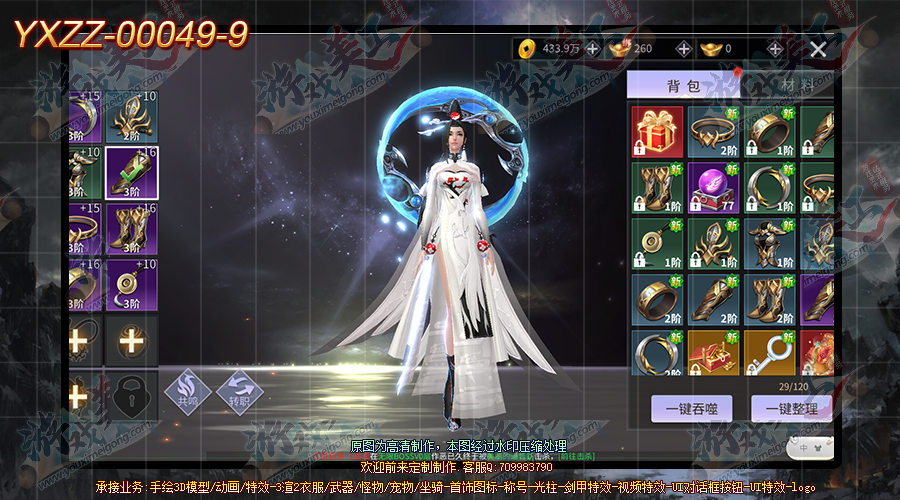Close the inventory panel with the X
The width and height of the screenshot is (900, 500).
[818, 48]
